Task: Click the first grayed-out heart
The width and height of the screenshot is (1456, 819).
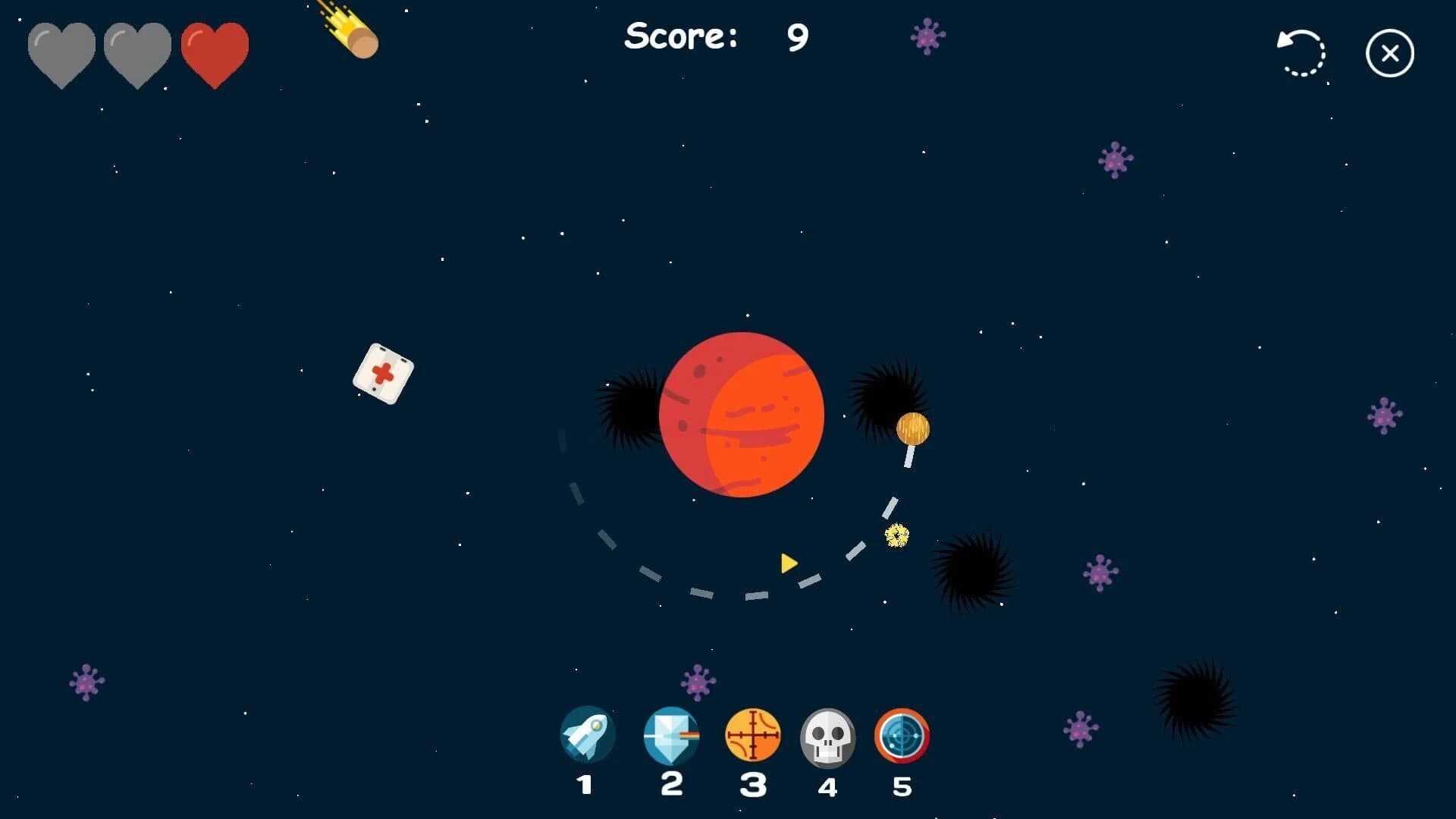Action: [61, 52]
